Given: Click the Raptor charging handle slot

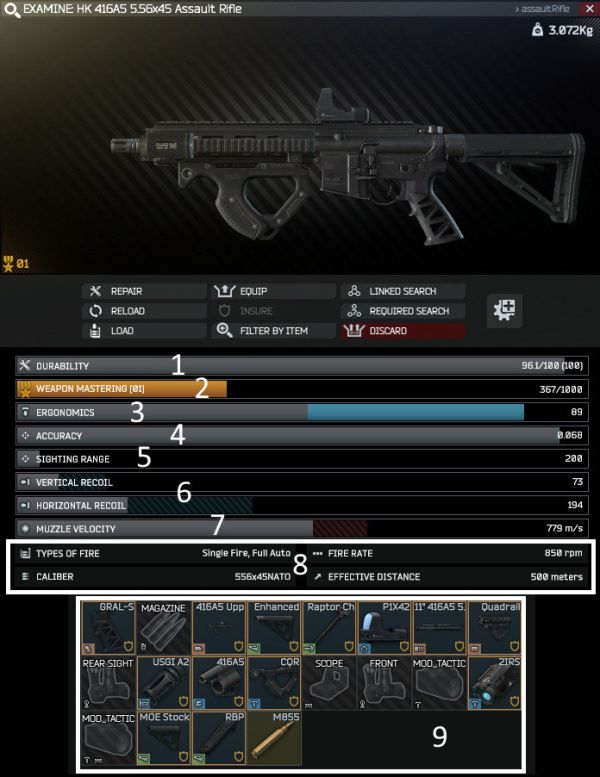Looking at the screenshot, I should (328, 626).
